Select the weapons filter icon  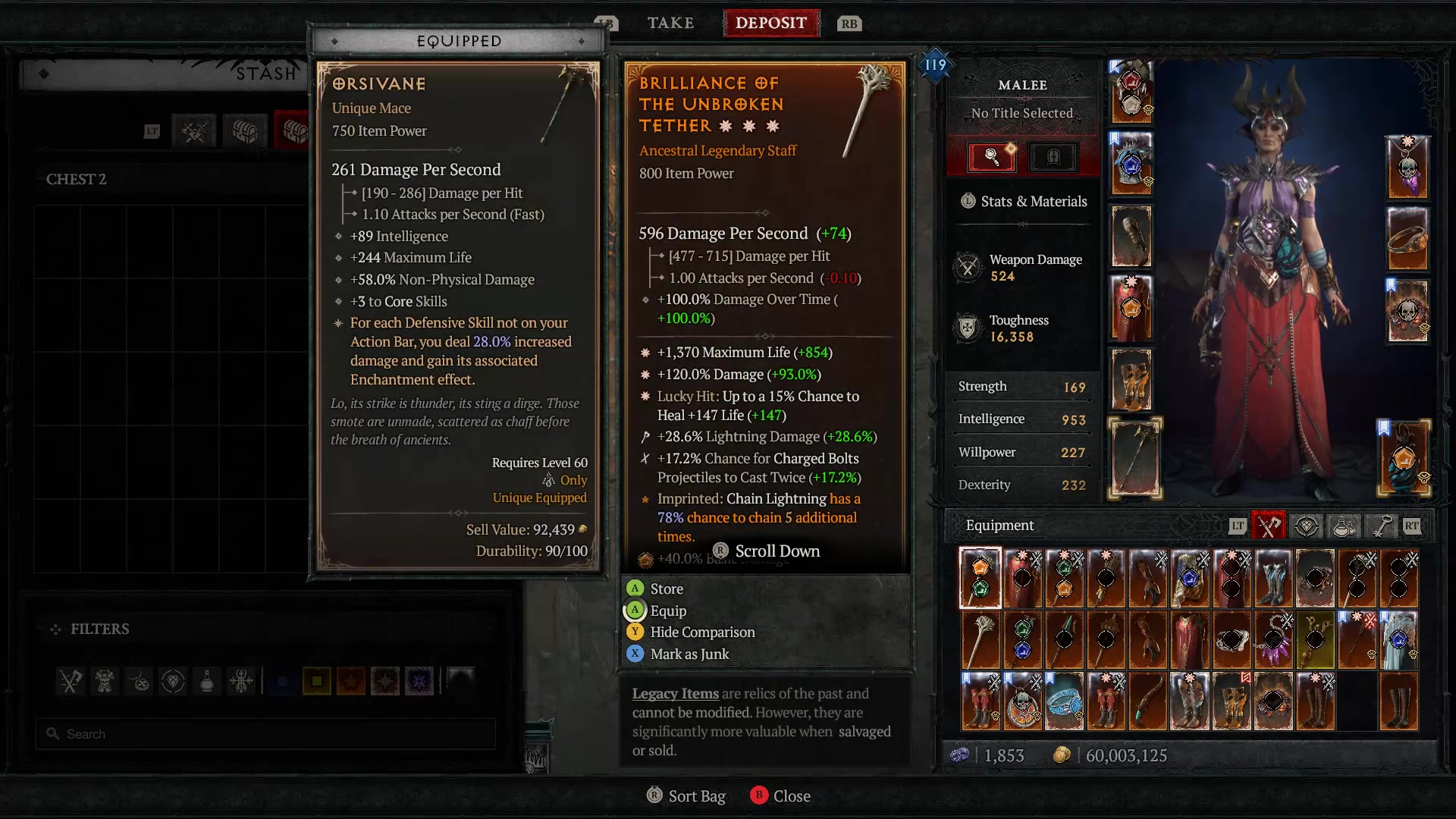pyautogui.click(x=71, y=682)
